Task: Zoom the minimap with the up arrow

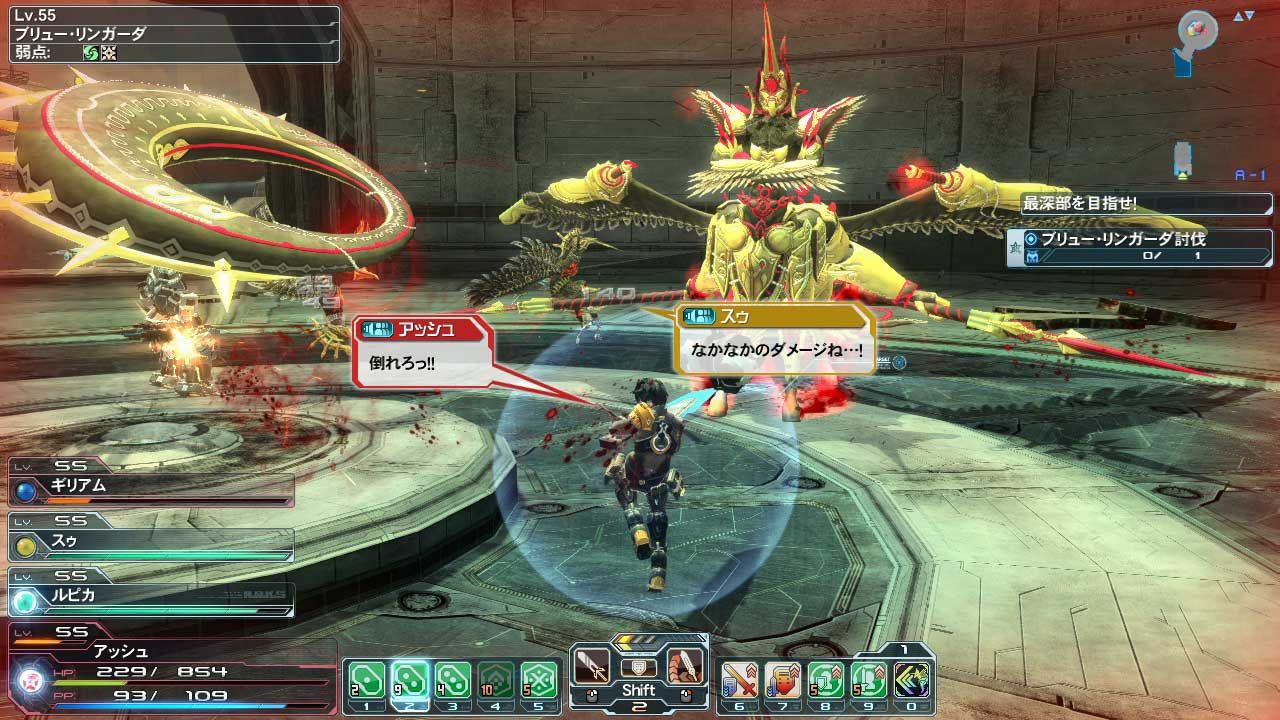Action: [x=1238, y=15]
